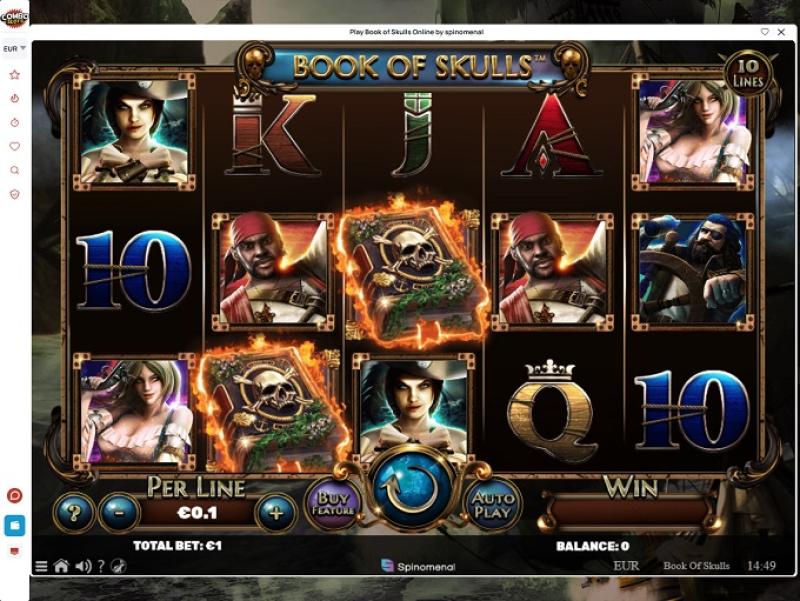Image resolution: width=800 pixels, height=601 pixels.
Task: Open the question mark paytable button
Action: [x=73, y=513]
